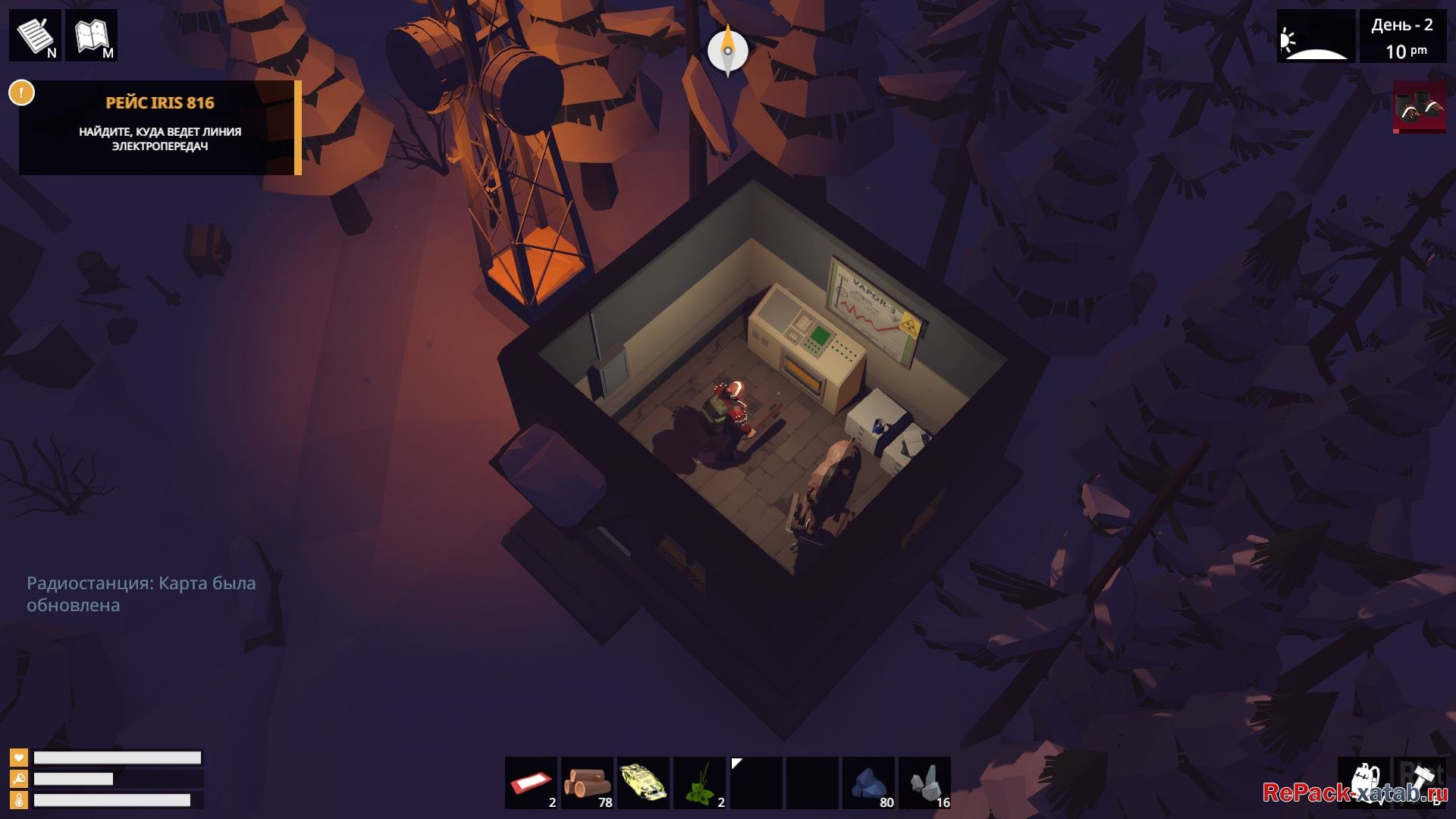Image resolution: width=1456 pixels, height=819 pixels.
Task: Open the journal notes icon
Action: pos(35,35)
